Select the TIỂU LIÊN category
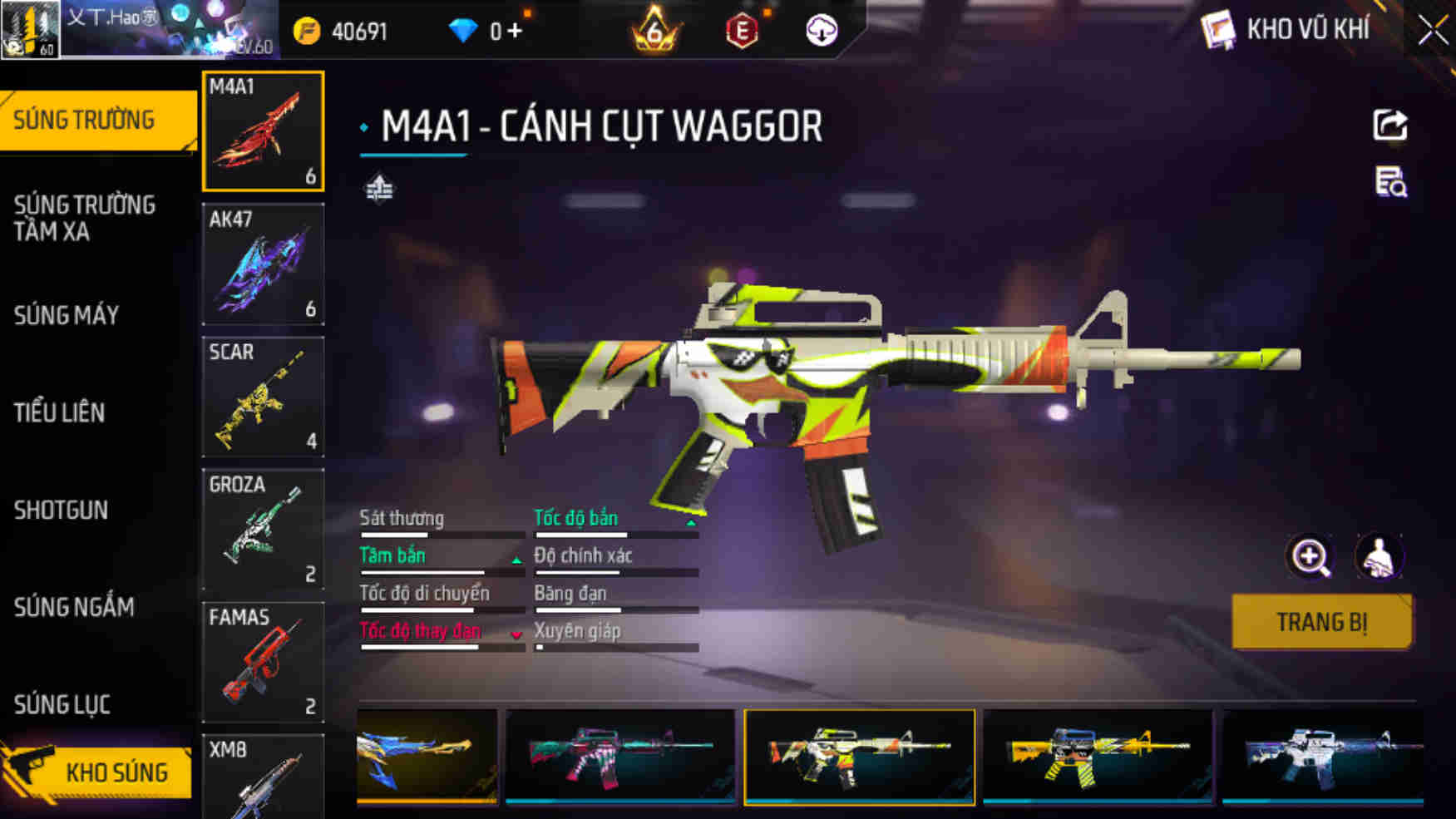1456x819 pixels. coord(59,412)
